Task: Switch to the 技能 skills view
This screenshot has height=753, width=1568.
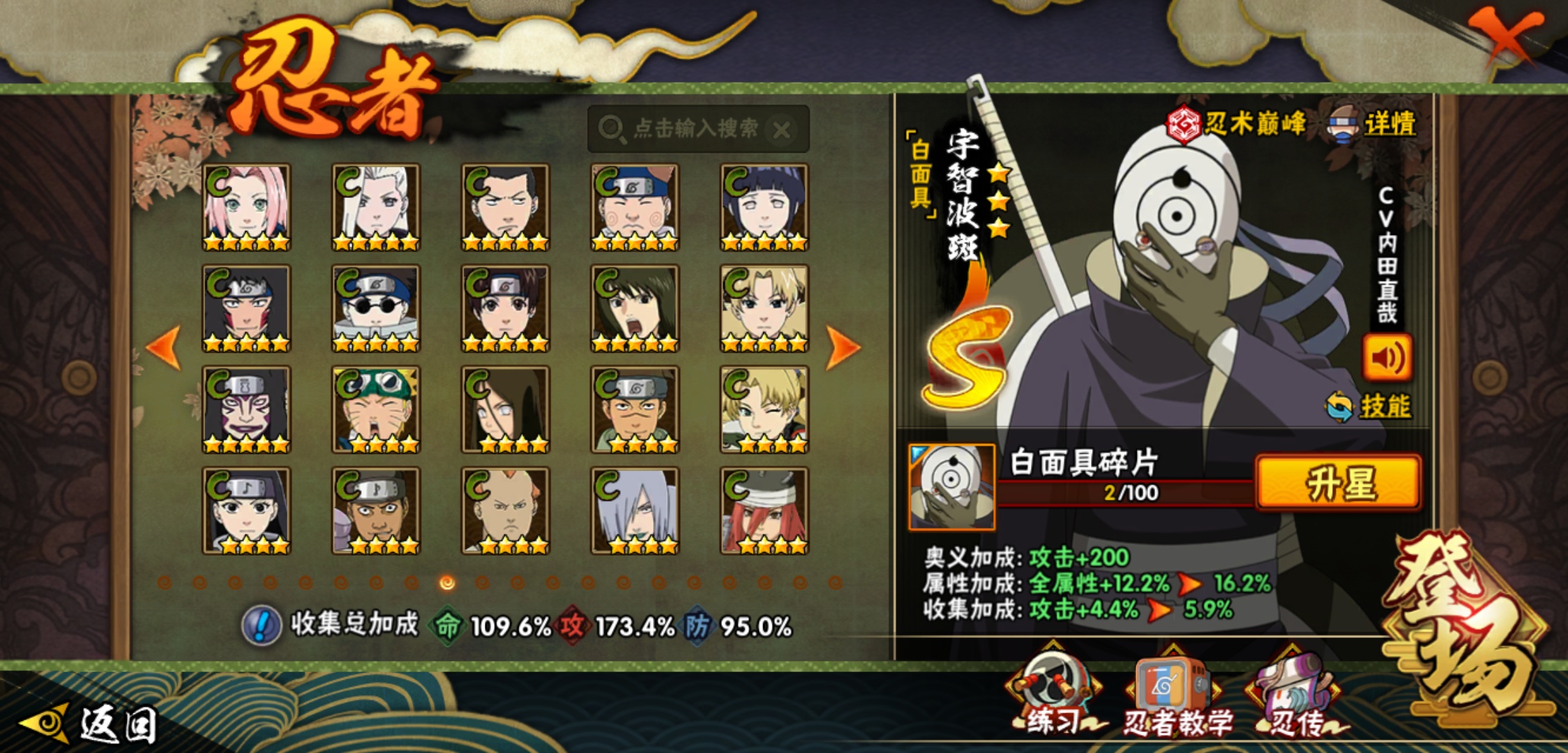Action: (1370, 406)
